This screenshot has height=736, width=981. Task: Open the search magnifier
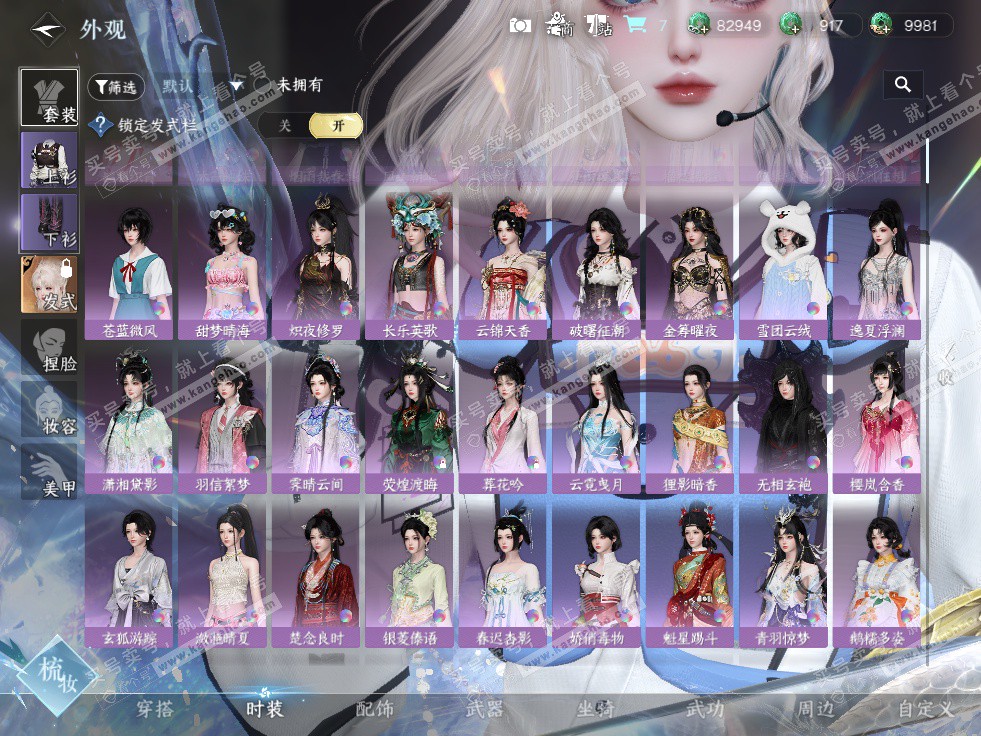click(903, 85)
